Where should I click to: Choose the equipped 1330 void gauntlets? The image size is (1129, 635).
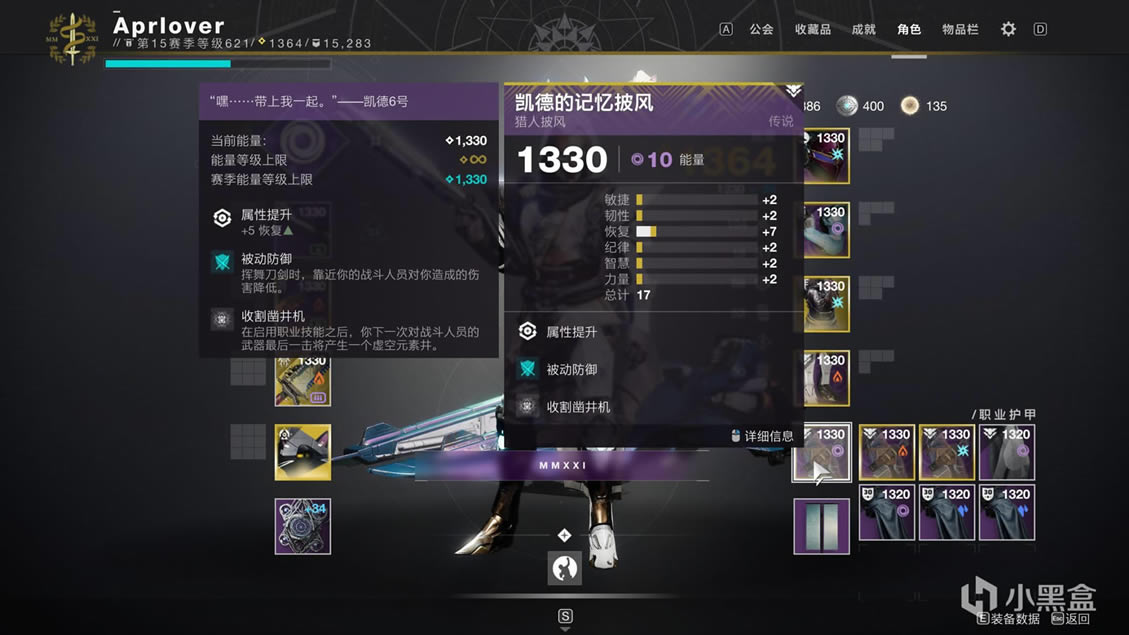tap(825, 231)
